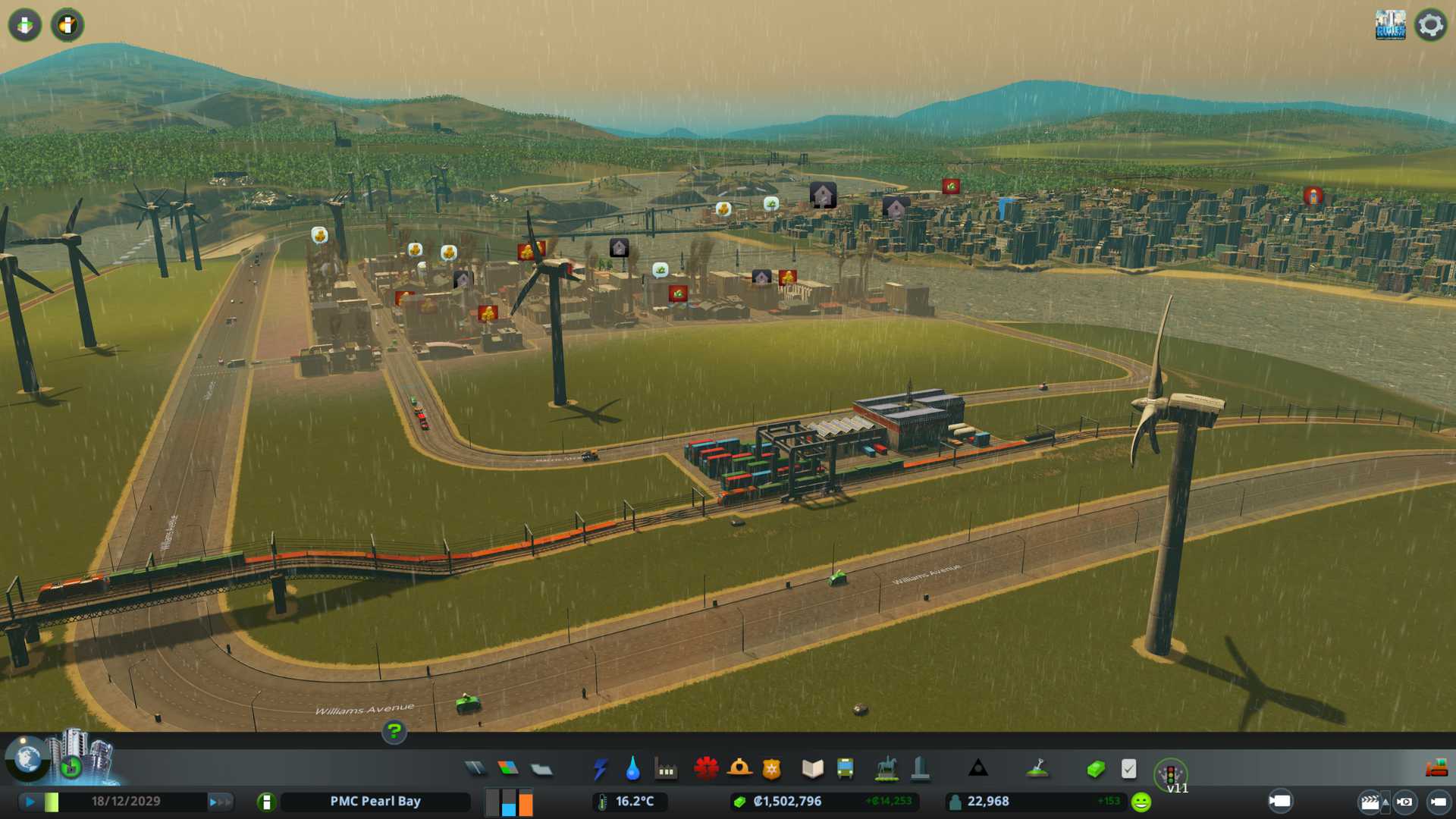The width and height of the screenshot is (1456, 819).
Task: Open the Policies checklist panel
Action: click(1128, 769)
